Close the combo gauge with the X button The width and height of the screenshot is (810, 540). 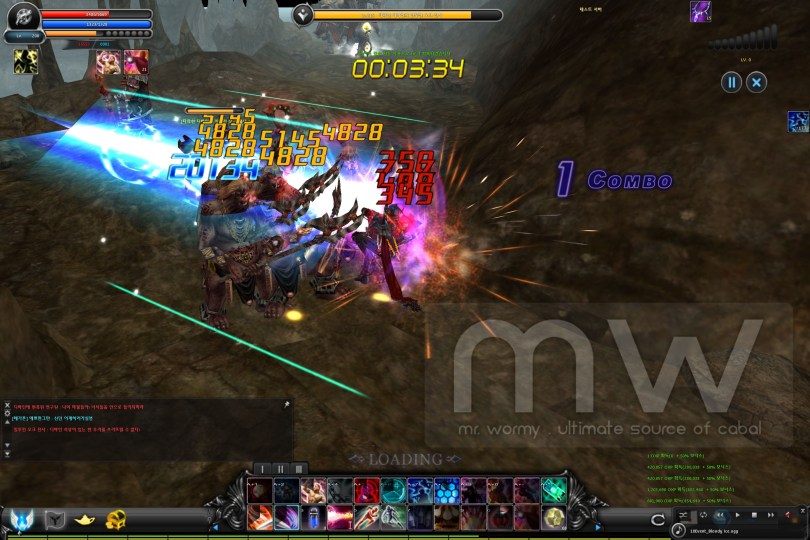(x=757, y=83)
